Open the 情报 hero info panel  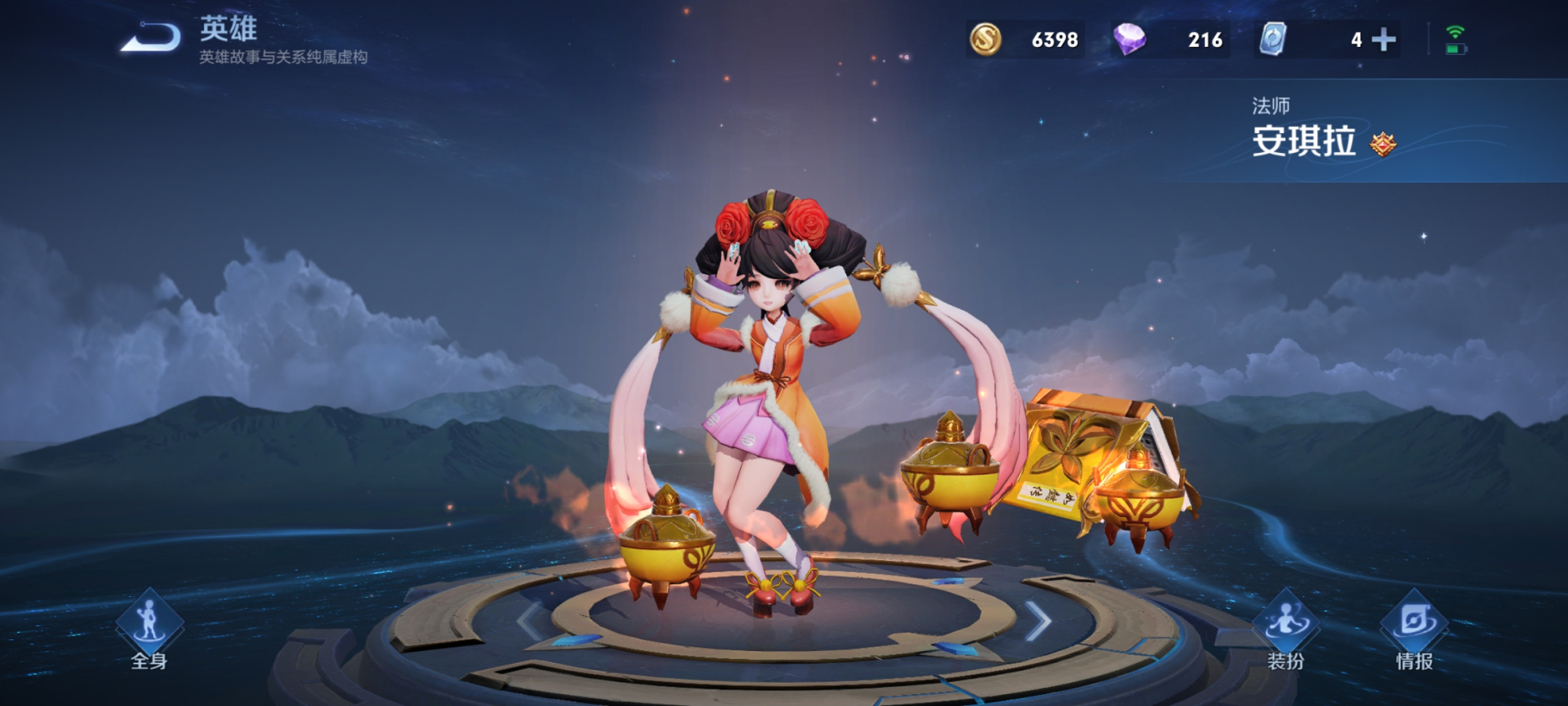click(1414, 629)
